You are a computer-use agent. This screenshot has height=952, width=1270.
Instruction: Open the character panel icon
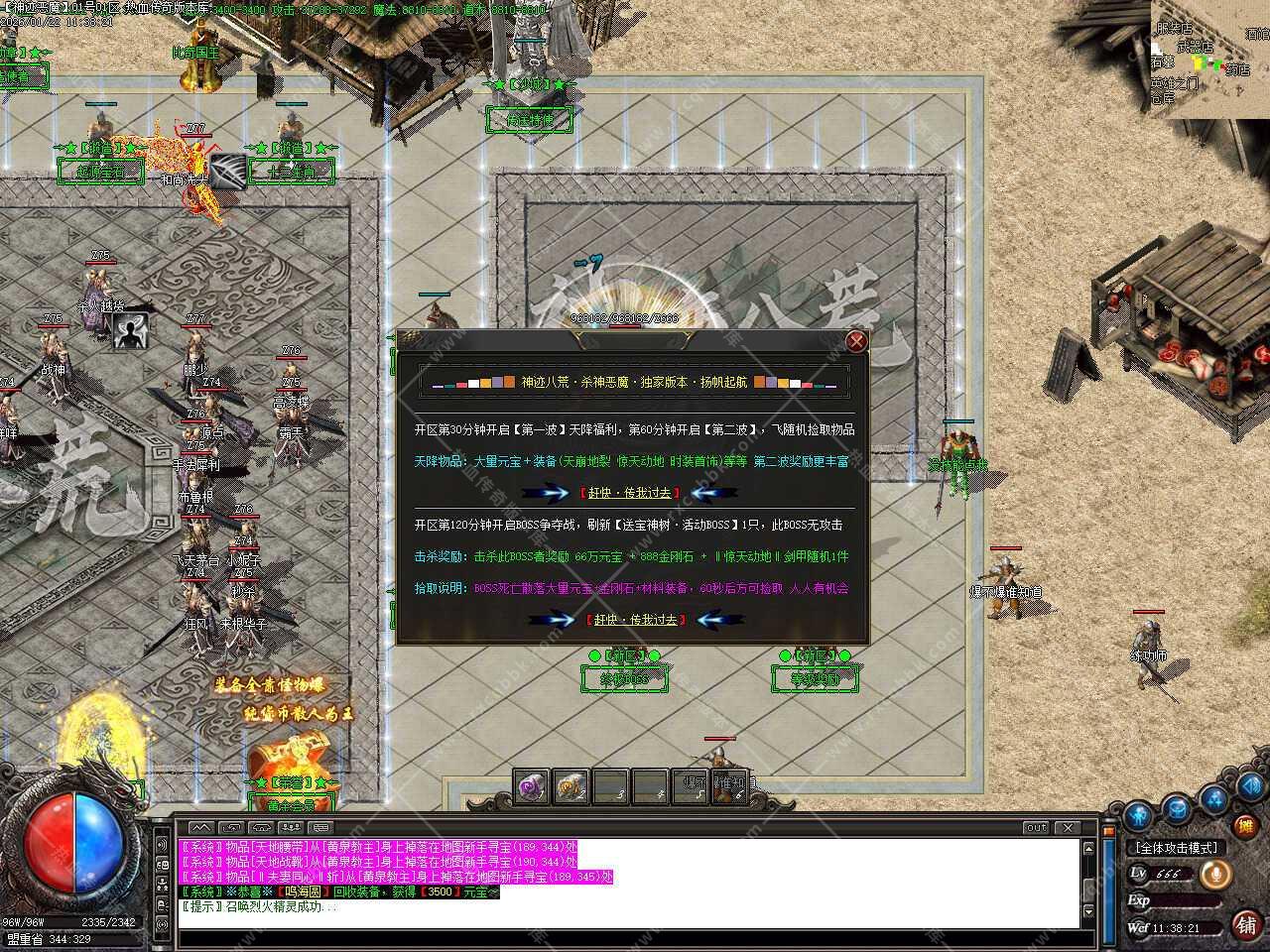(x=1138, y=815)
